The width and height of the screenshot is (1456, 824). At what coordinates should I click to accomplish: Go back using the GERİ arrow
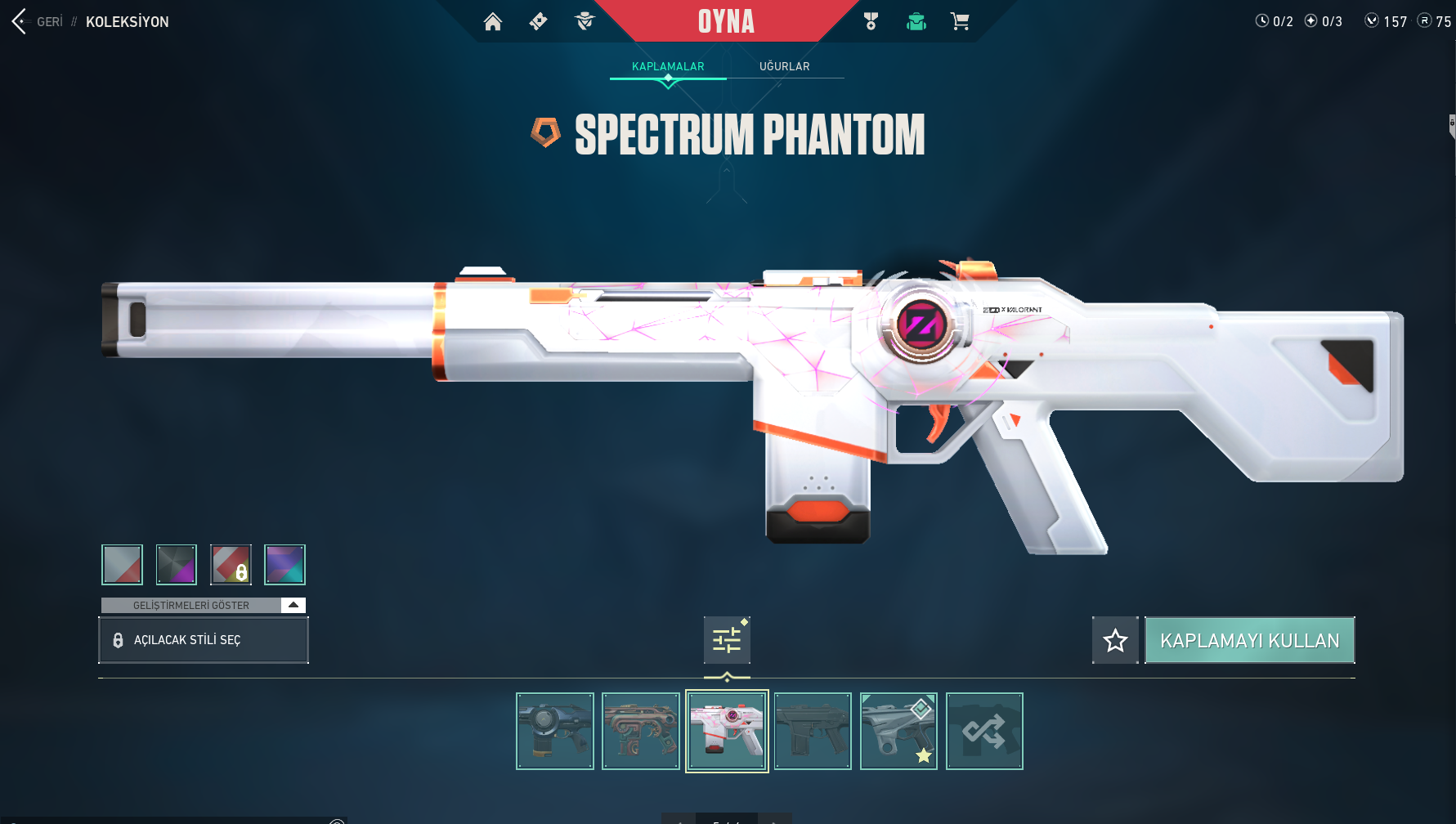(x=20, y=21)
